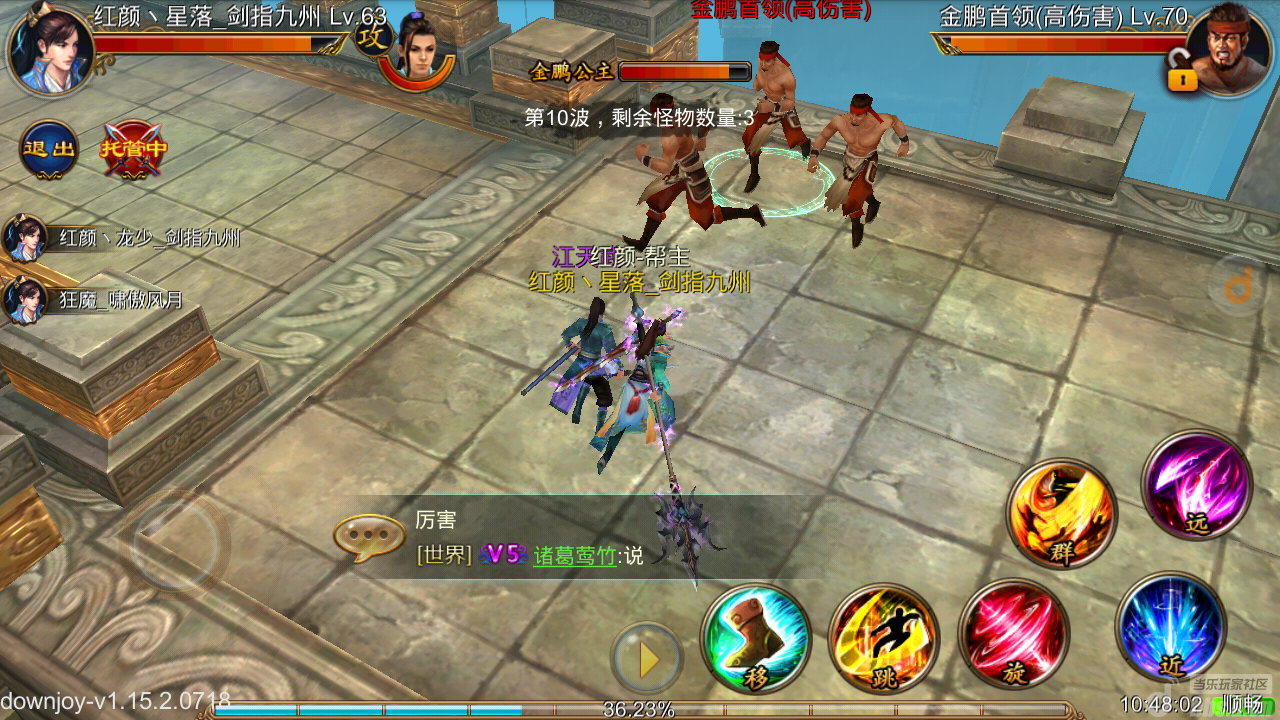
Task: Select teammate 红颜丶龙少_剑指九州
Action: pos(24,239)
